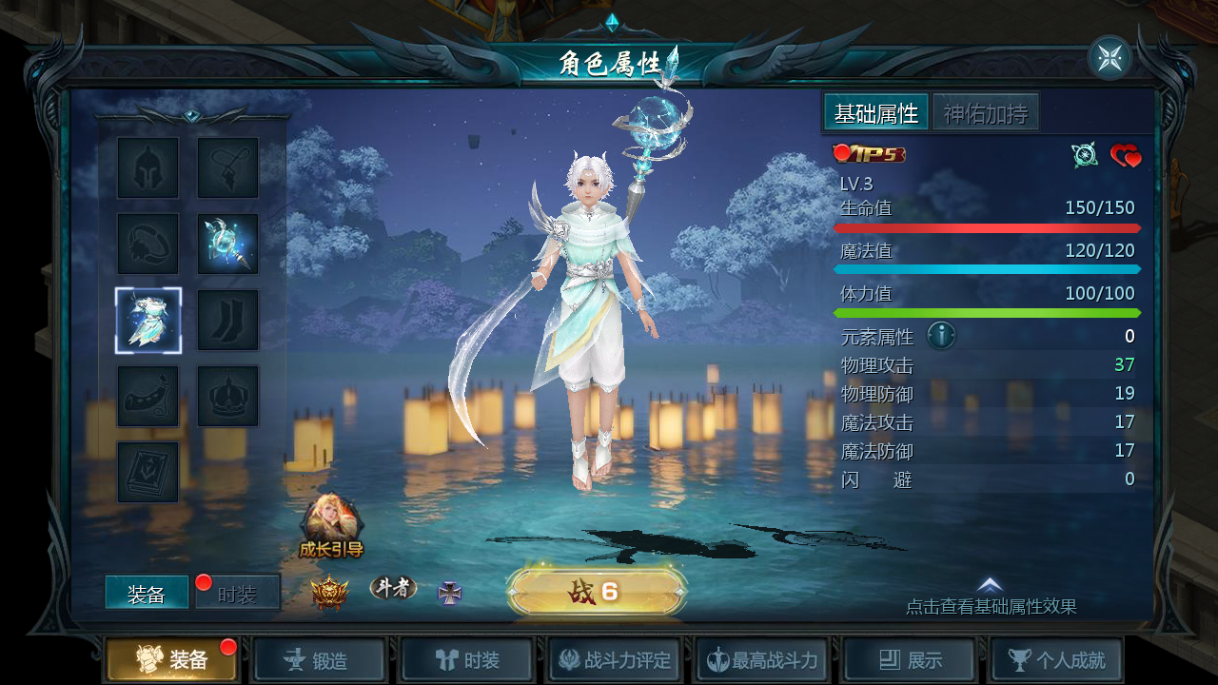This screenshot has width=1218, height=685.
Task: Open the 神佑加持 tab
Action: (985, 114)
